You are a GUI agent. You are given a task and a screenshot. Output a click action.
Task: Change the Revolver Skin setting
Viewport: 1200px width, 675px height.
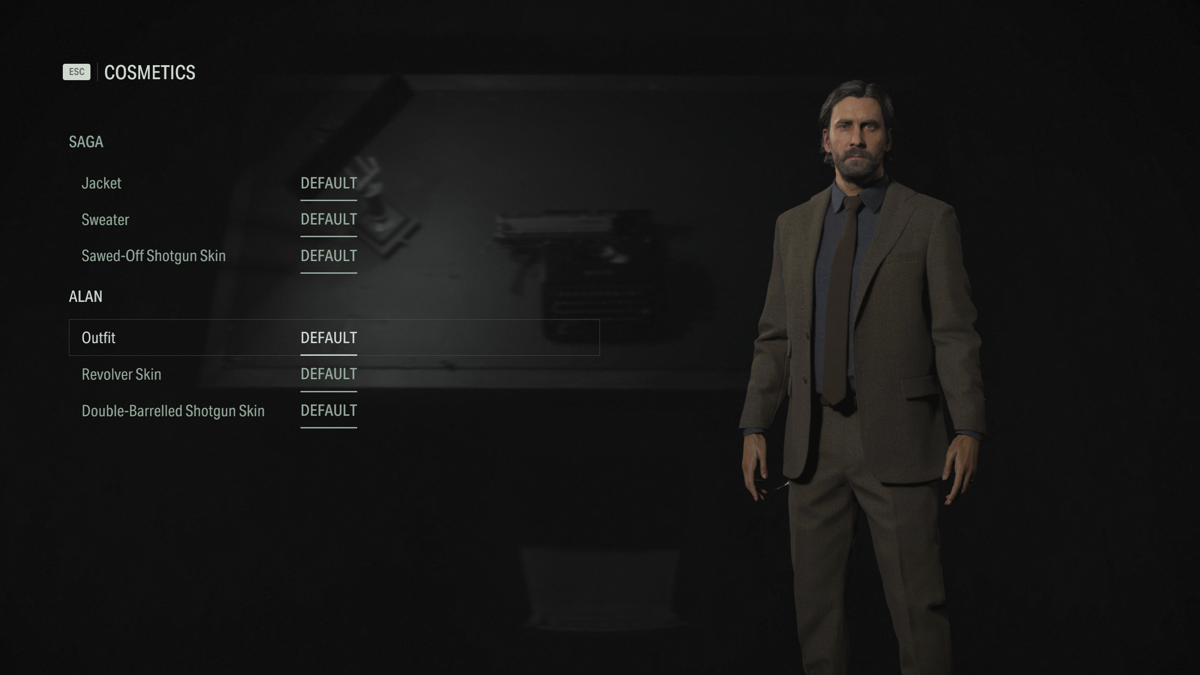tap(122, 374)
